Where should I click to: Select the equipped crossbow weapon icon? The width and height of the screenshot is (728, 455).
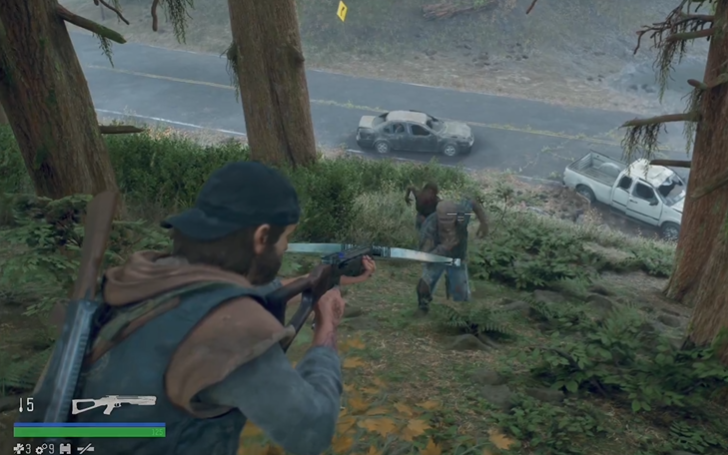point(113,404)
